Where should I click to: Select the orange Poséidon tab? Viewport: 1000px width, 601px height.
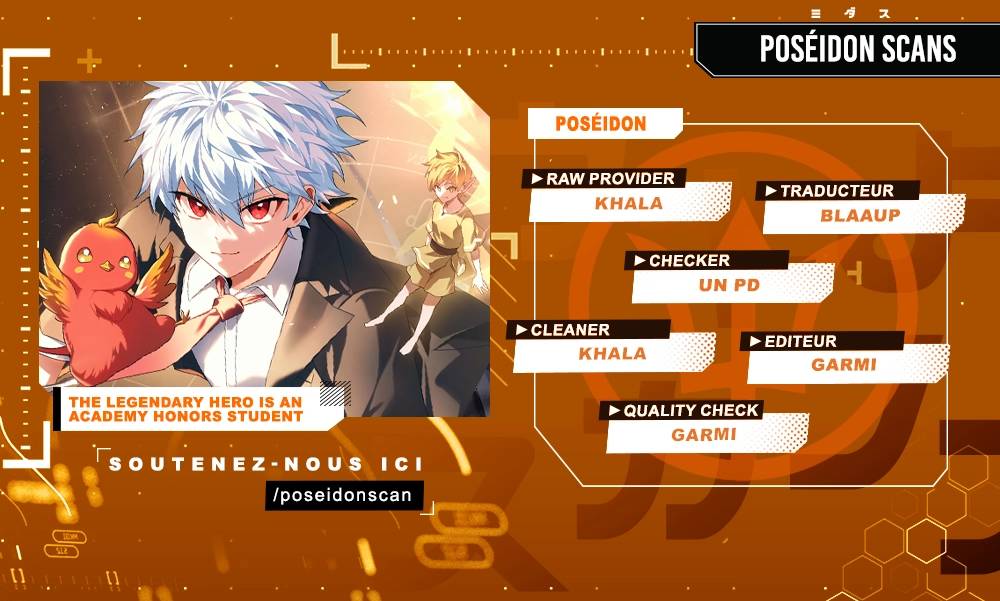(603, 124)
